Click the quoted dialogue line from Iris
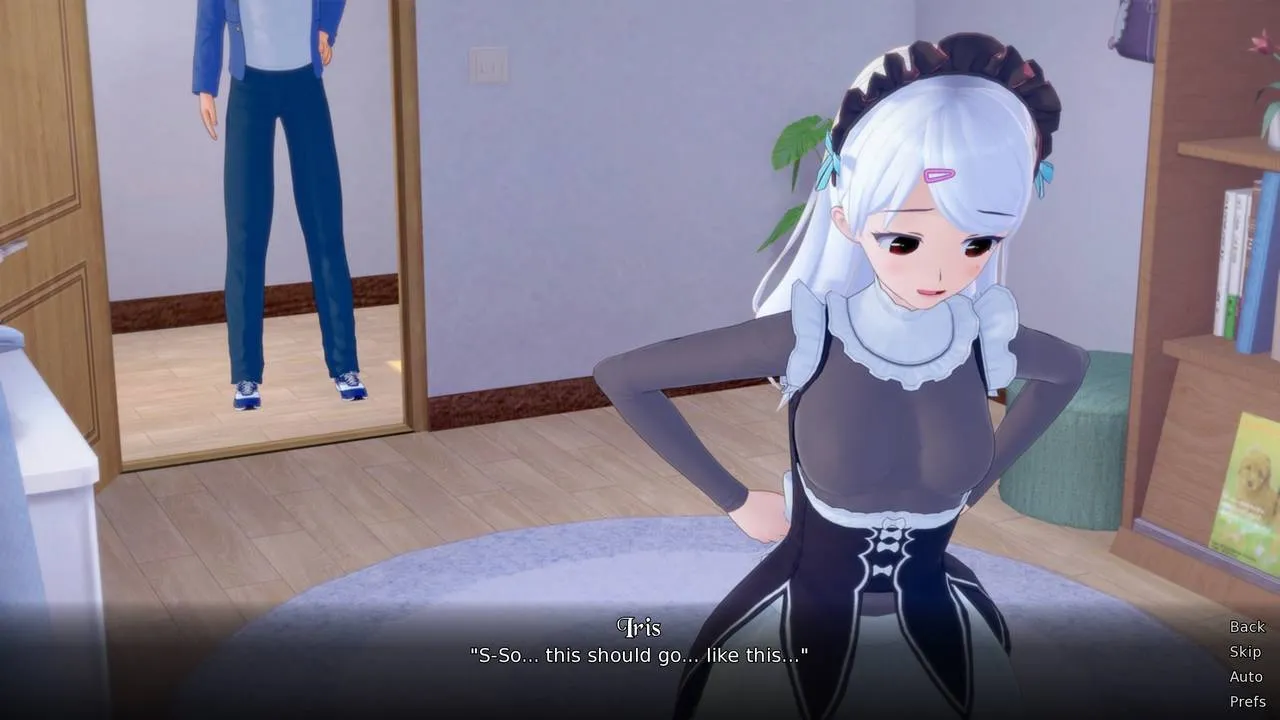Screen dimensions: 1280x720 point(640,656)
